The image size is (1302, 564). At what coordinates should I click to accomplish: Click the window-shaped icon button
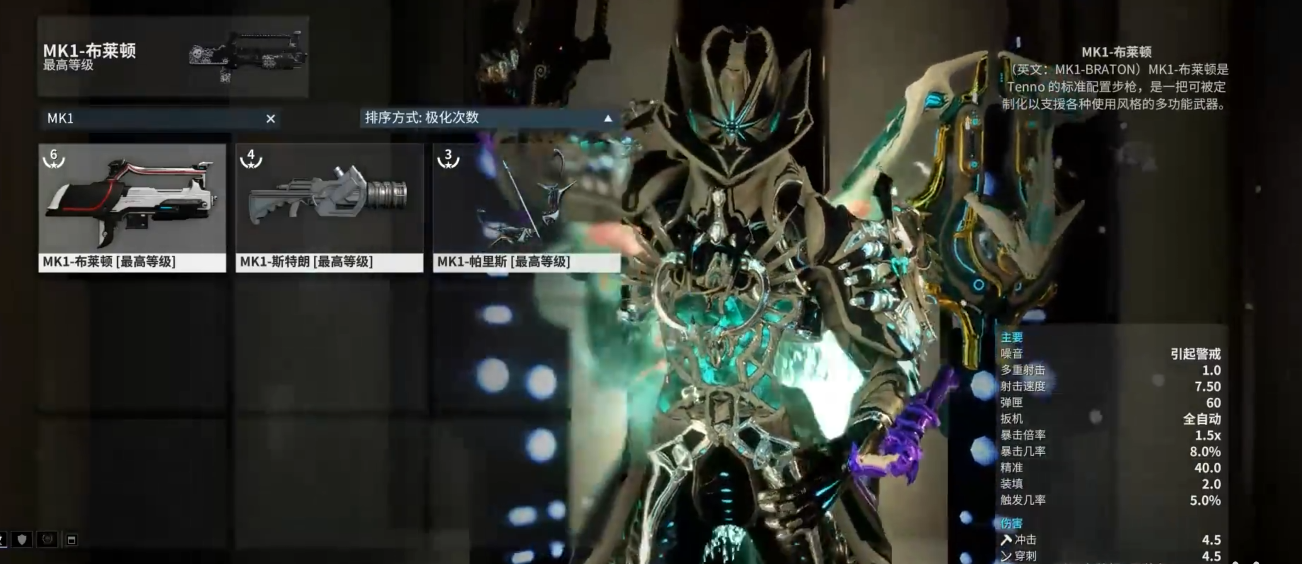72,540
